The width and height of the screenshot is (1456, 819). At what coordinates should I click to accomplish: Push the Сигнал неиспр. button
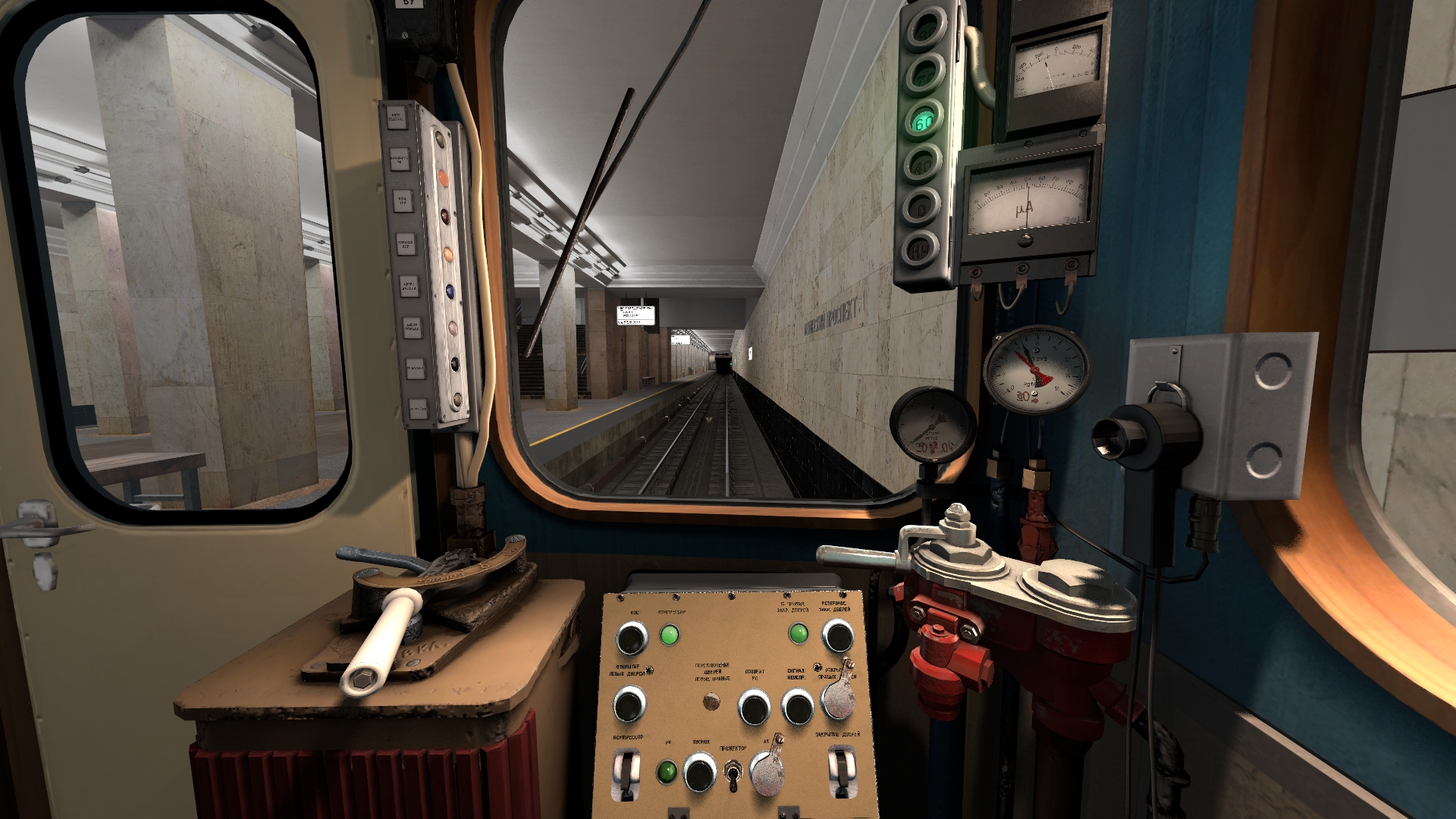coord(797,708)
